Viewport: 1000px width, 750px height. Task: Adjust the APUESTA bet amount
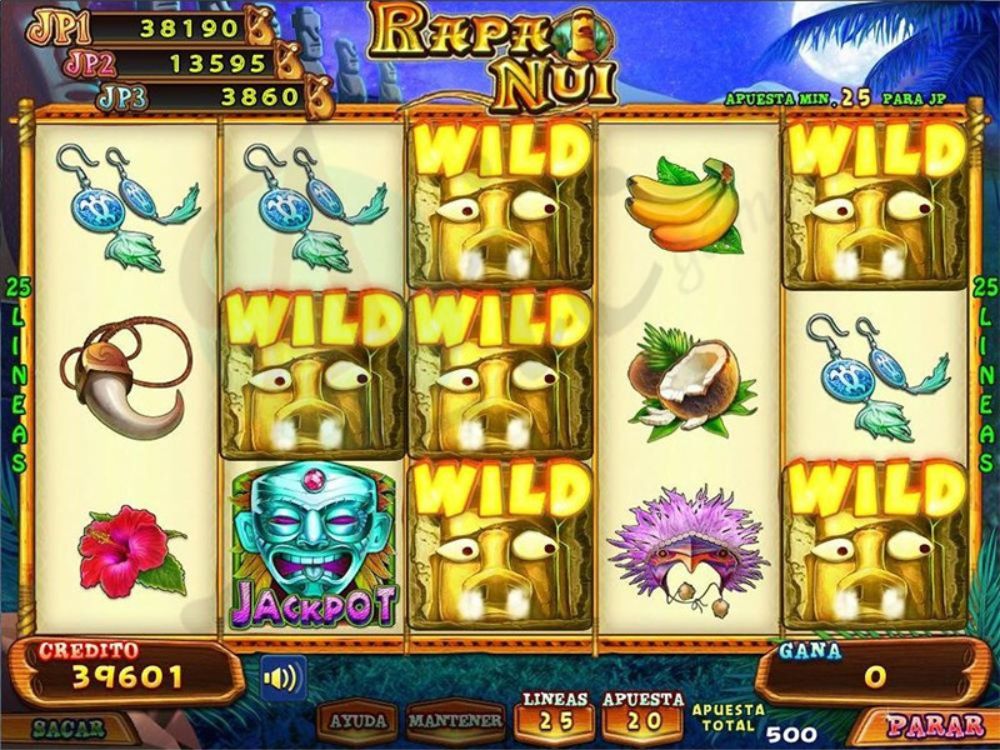point(642,712)
